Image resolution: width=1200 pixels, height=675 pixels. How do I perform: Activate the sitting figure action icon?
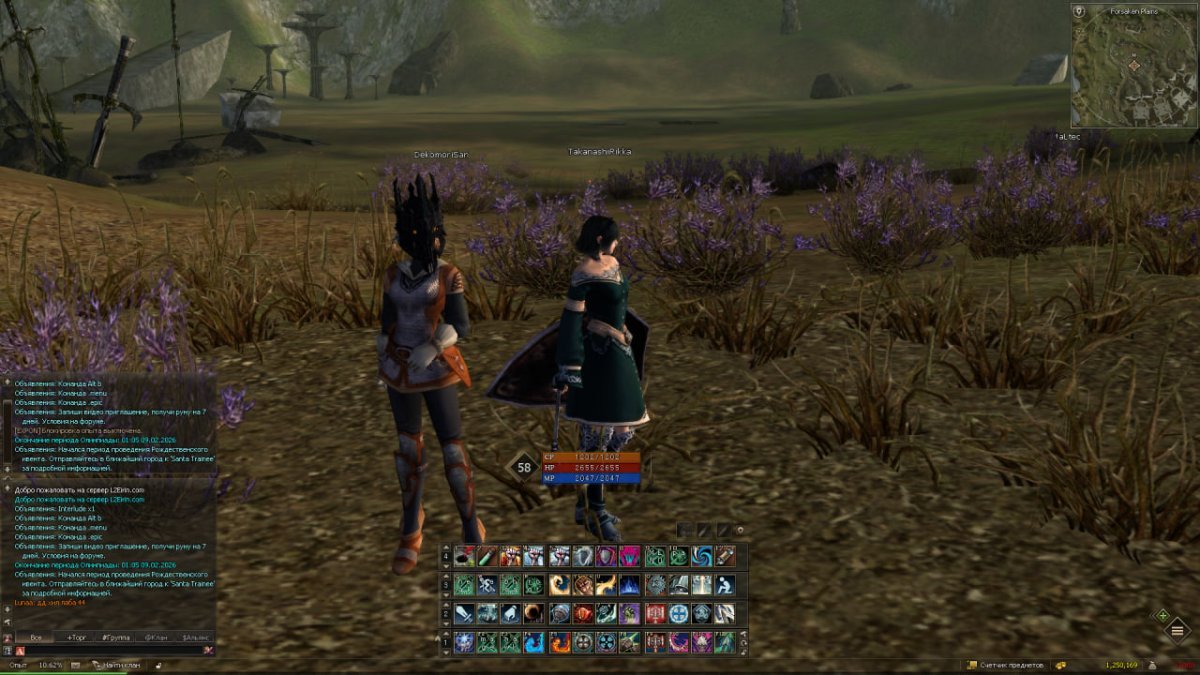726,585
